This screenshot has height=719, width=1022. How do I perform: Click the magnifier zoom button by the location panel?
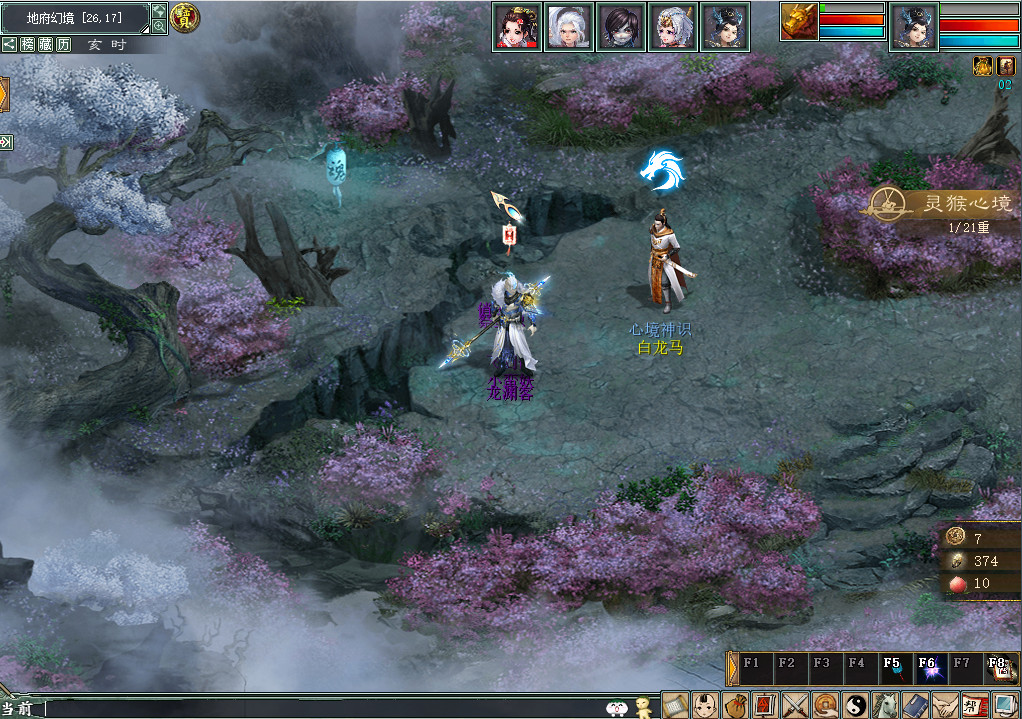click(x=159, y=27)
